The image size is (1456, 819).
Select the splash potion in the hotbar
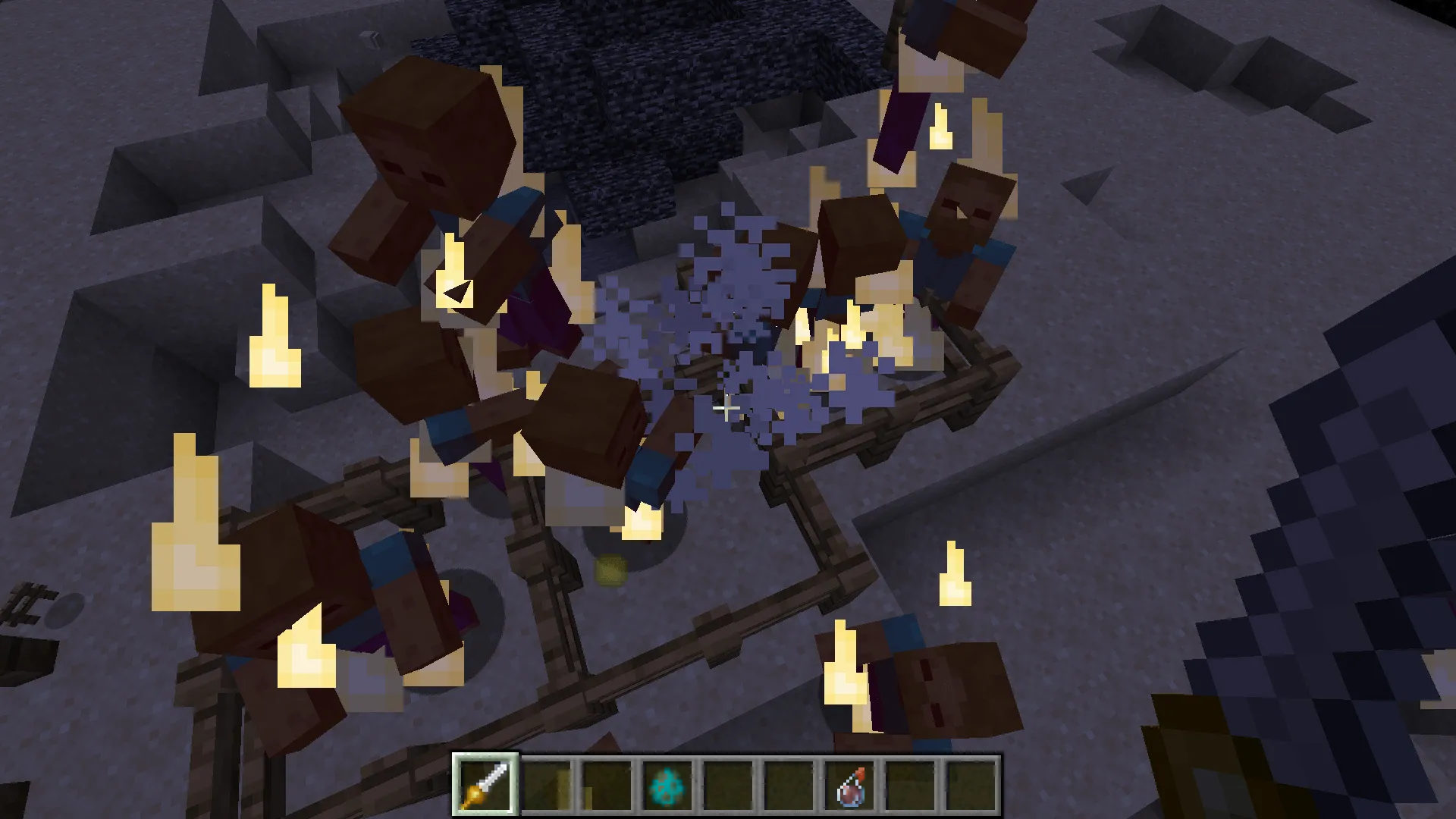(x=849, y=785)
